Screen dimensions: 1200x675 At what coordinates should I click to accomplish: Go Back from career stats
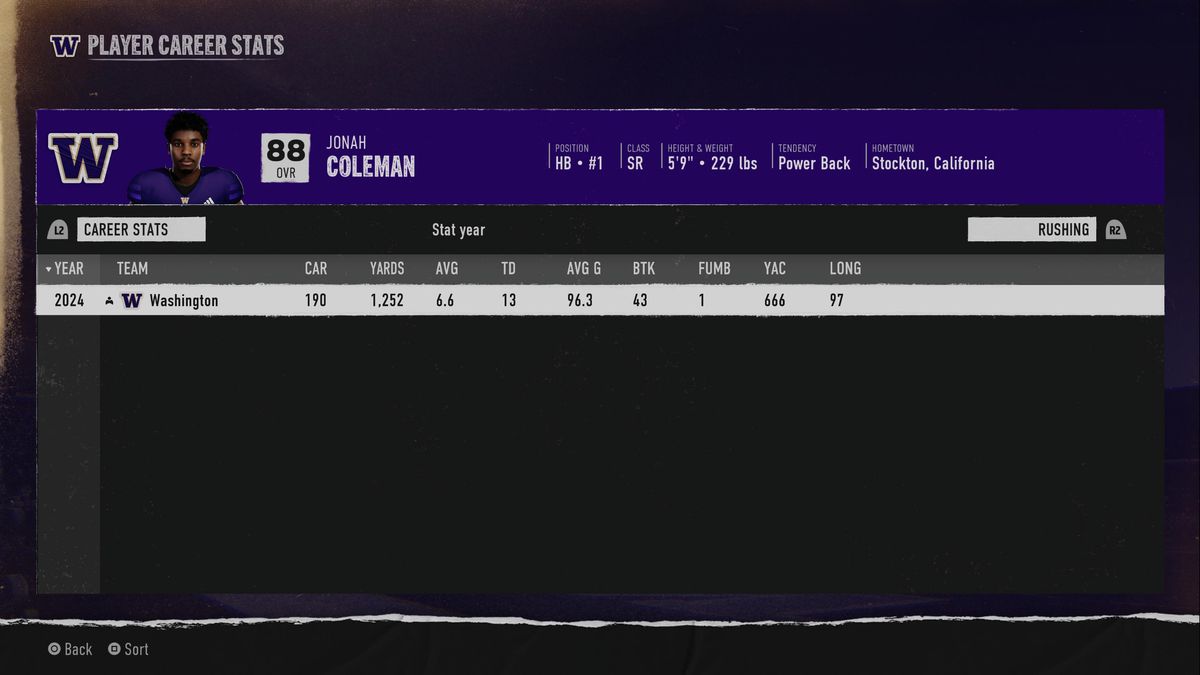[x=70, y=649]
